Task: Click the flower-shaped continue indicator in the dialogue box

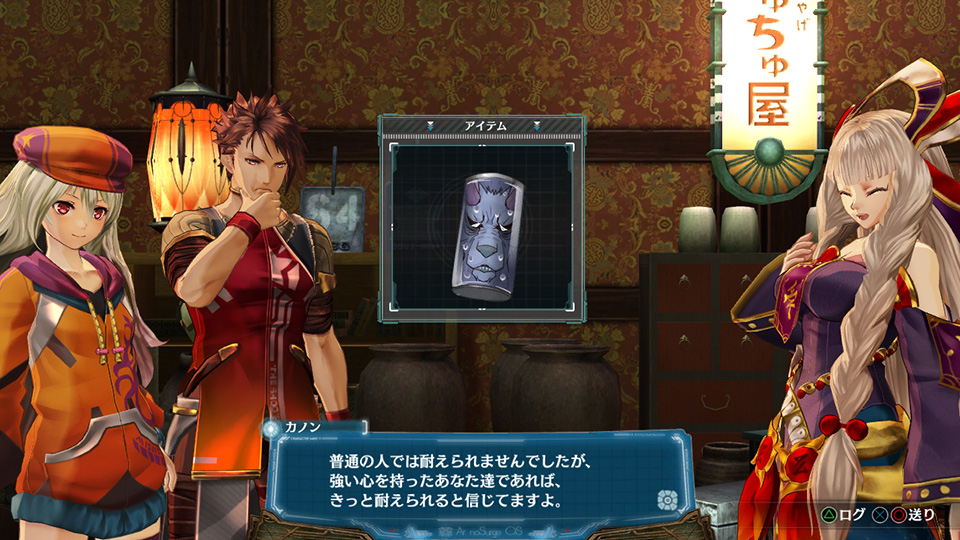Action: pos(666,499)
